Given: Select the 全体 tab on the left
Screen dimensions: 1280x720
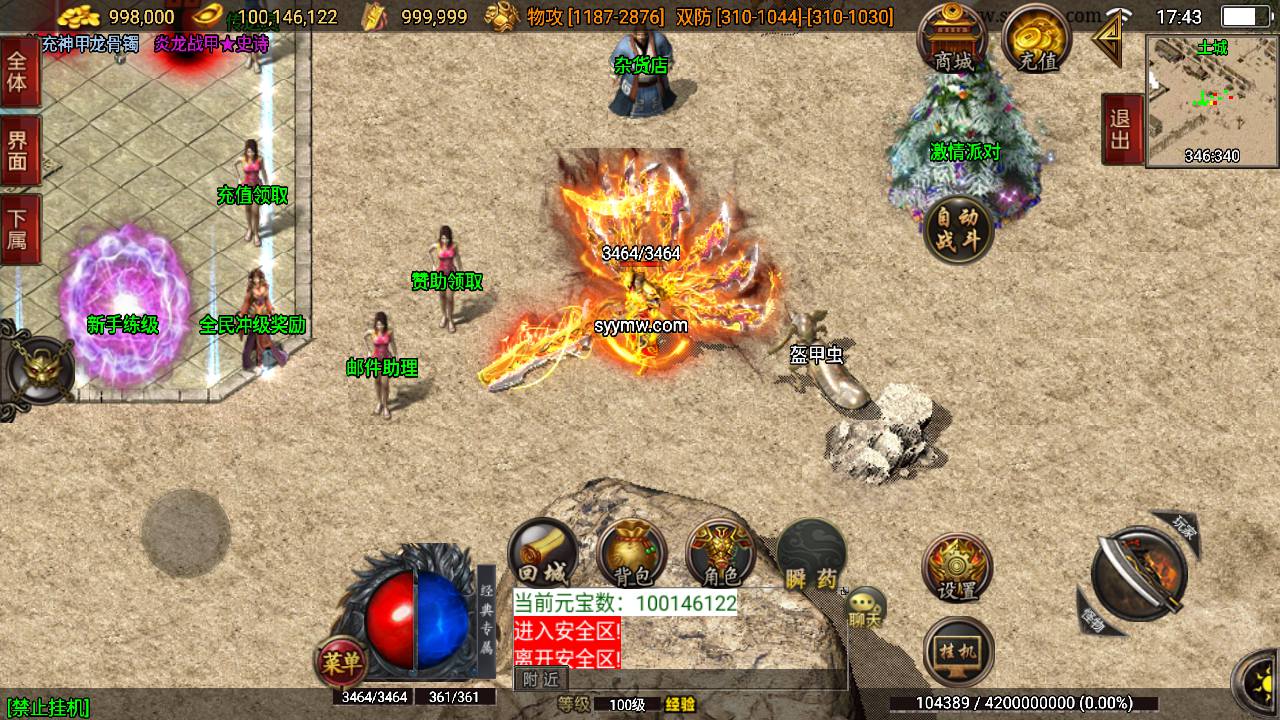Looking at the screenshot, I should click(18, 71).
